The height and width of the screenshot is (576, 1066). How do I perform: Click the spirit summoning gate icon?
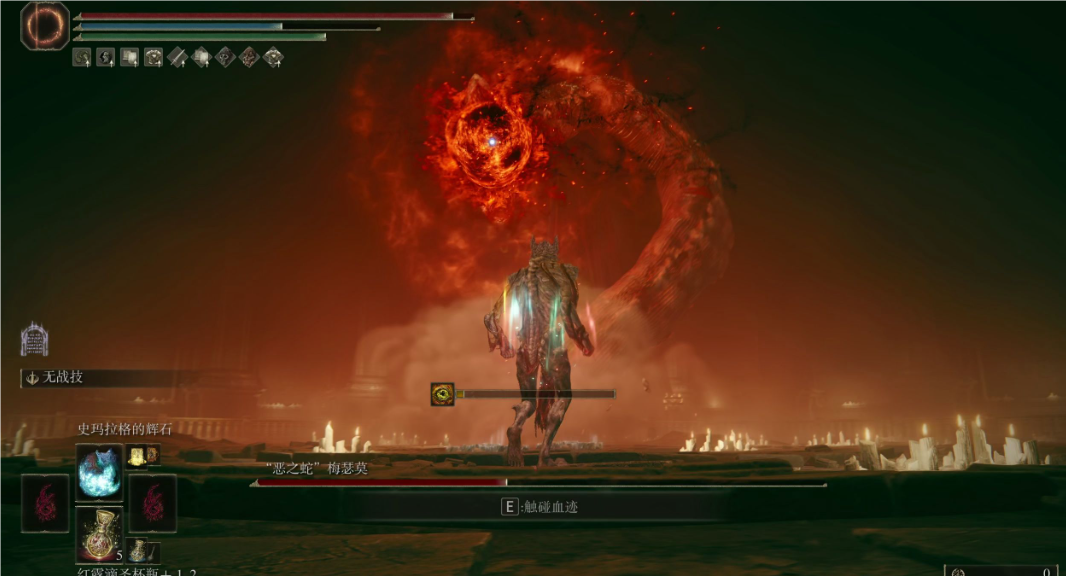point(34,339)
